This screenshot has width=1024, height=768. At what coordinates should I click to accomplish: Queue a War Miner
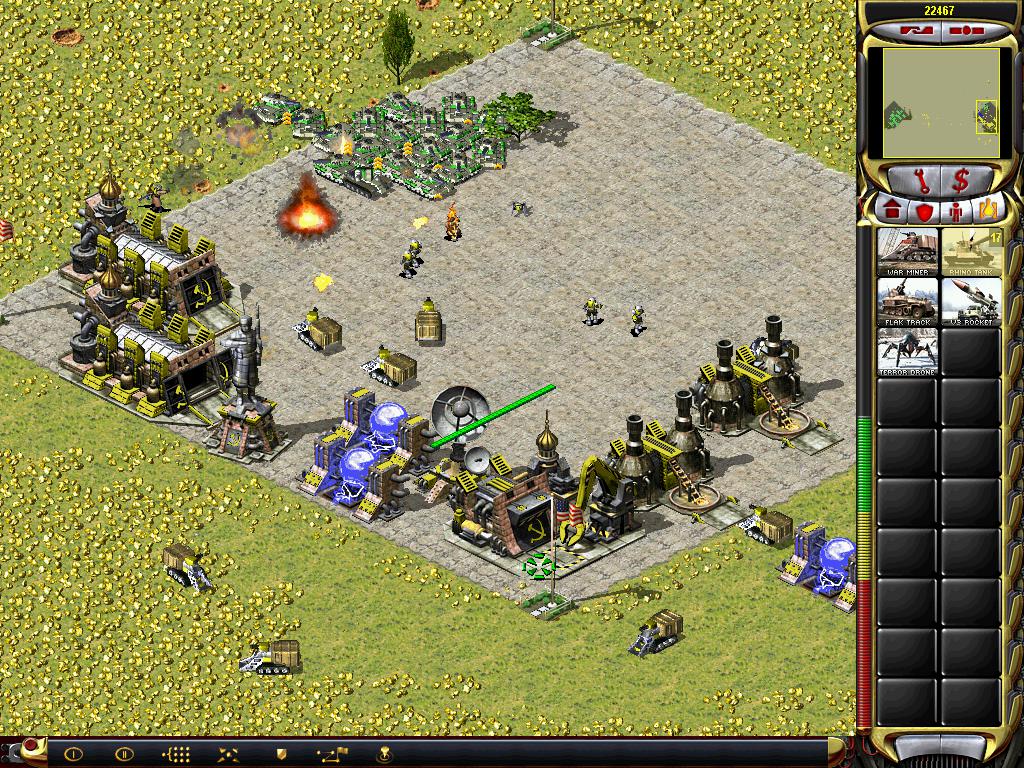coord(908,252)
